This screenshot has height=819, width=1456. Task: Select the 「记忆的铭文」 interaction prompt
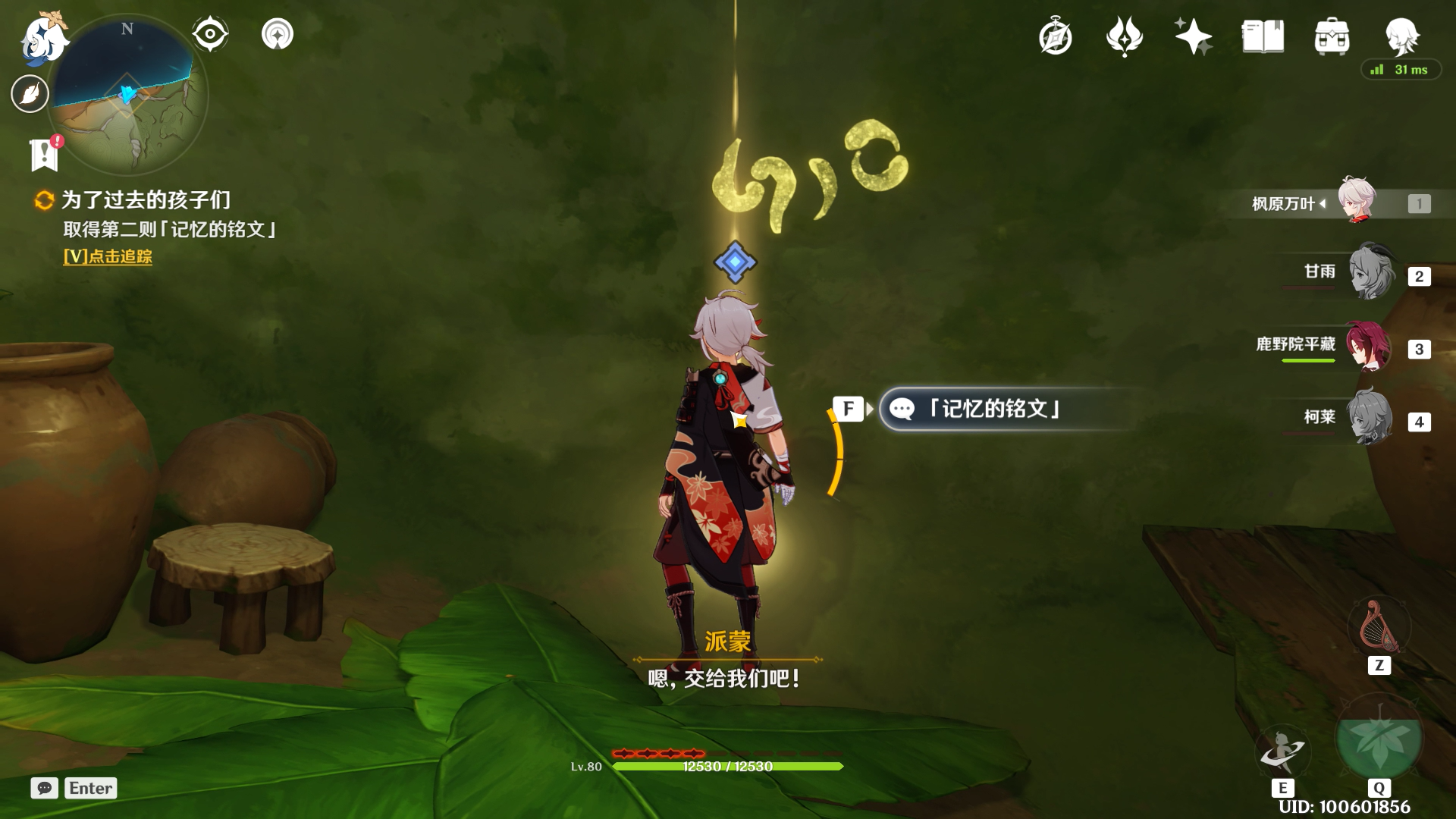(x=993, y=409)
